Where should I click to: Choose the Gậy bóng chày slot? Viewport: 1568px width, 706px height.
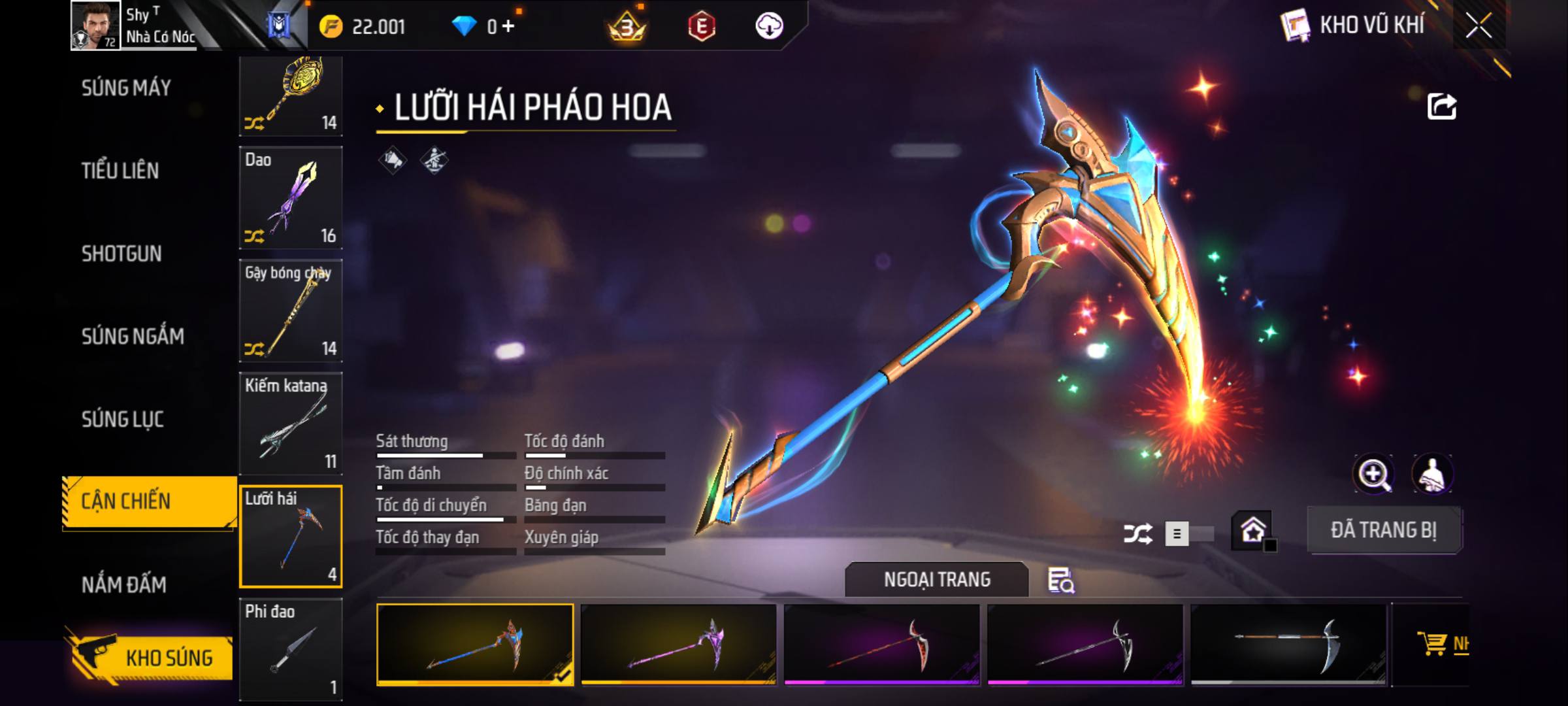pos(291,311)
